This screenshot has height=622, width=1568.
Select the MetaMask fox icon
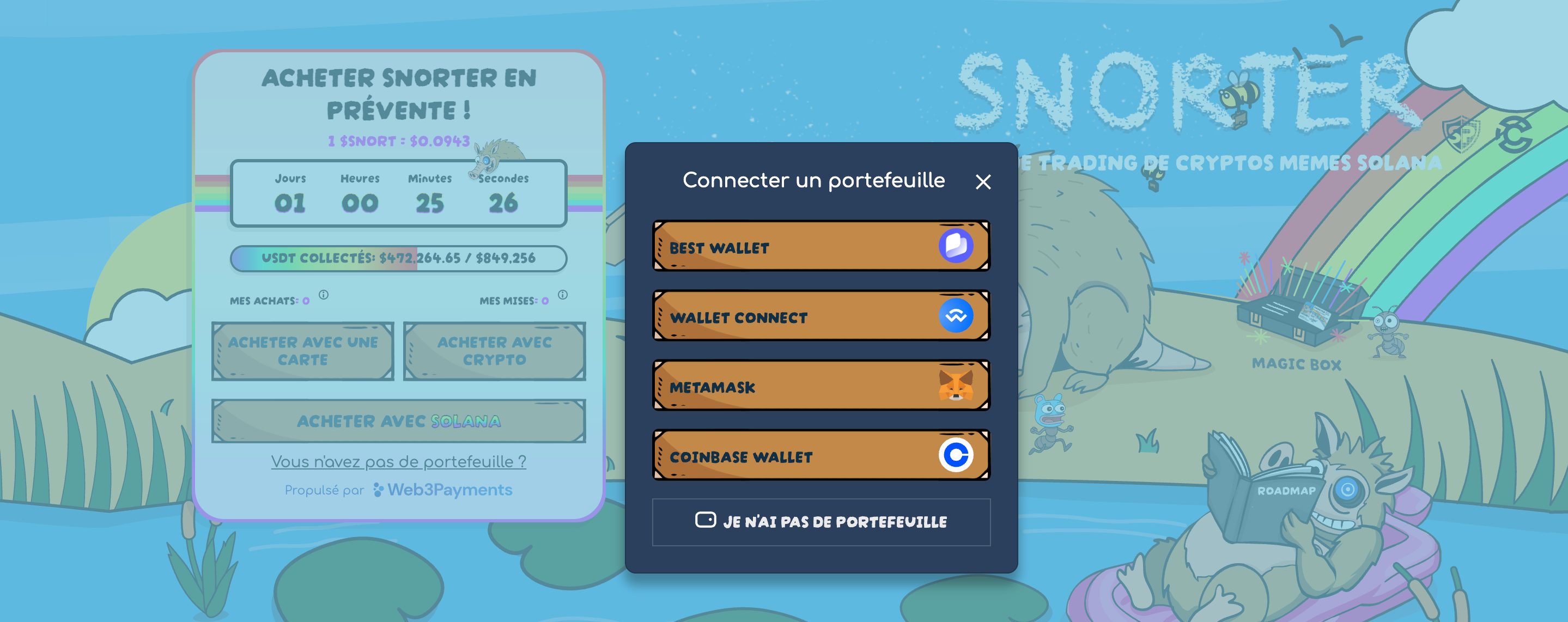click(954, 385)
